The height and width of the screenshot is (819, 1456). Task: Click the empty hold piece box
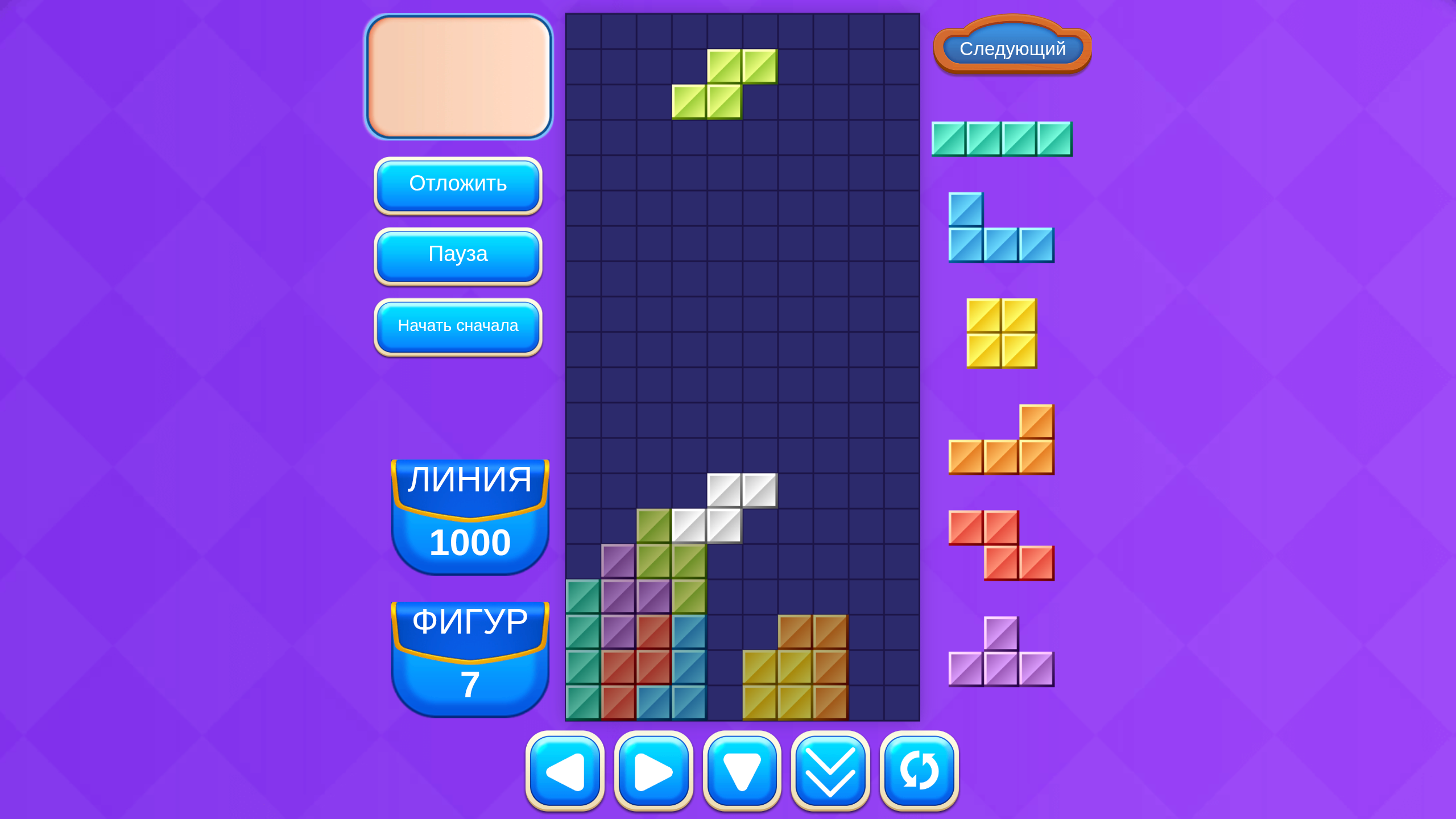[x=458, y=77]
